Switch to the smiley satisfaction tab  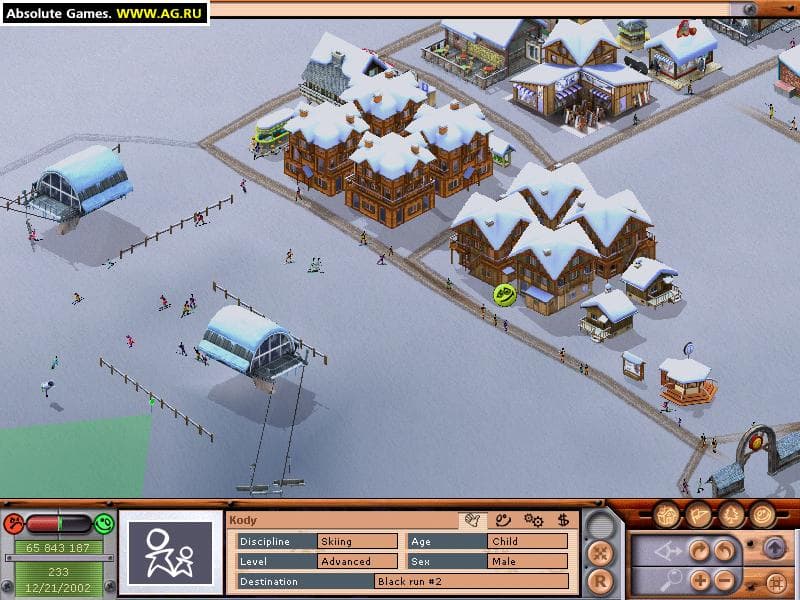[504, 520]
